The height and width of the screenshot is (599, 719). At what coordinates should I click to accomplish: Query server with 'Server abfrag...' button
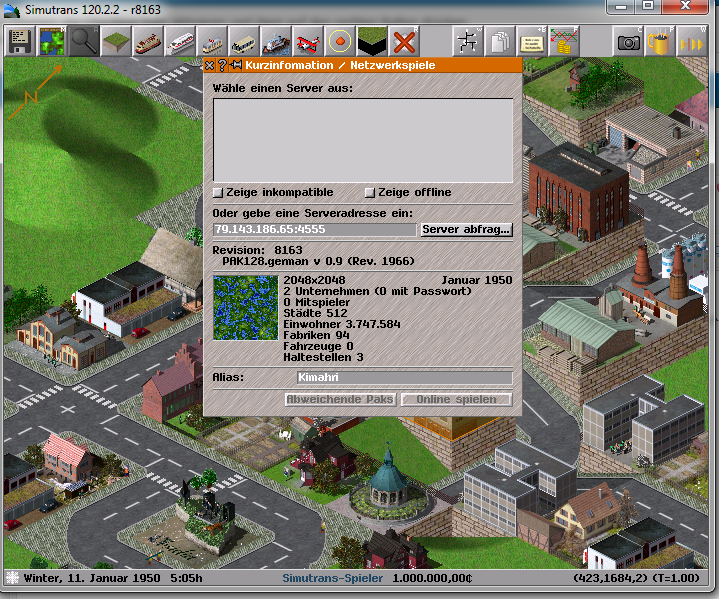coord(466,230)
